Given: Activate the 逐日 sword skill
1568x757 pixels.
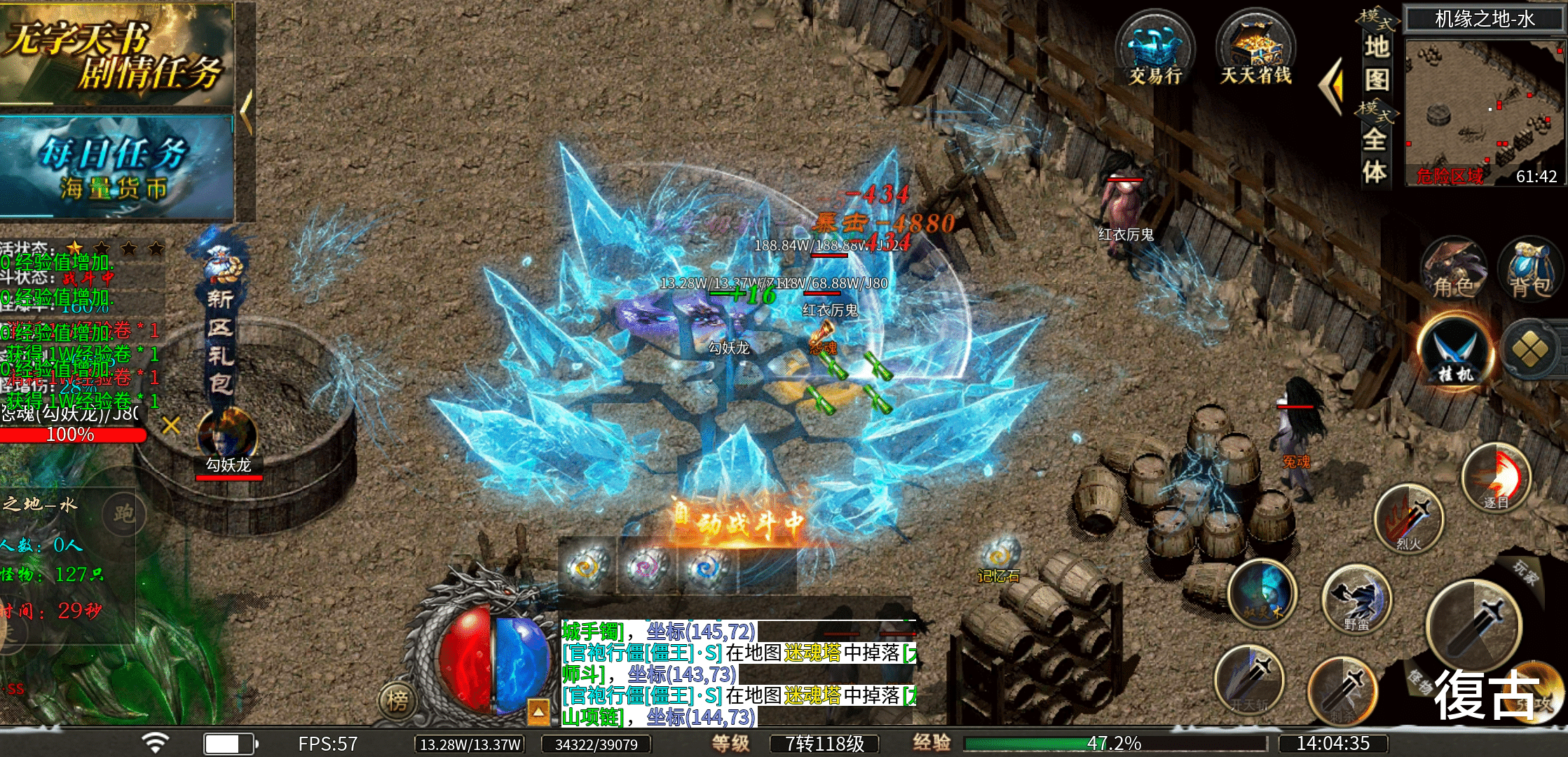Looking at the screenshot, I should (1497, 478).
